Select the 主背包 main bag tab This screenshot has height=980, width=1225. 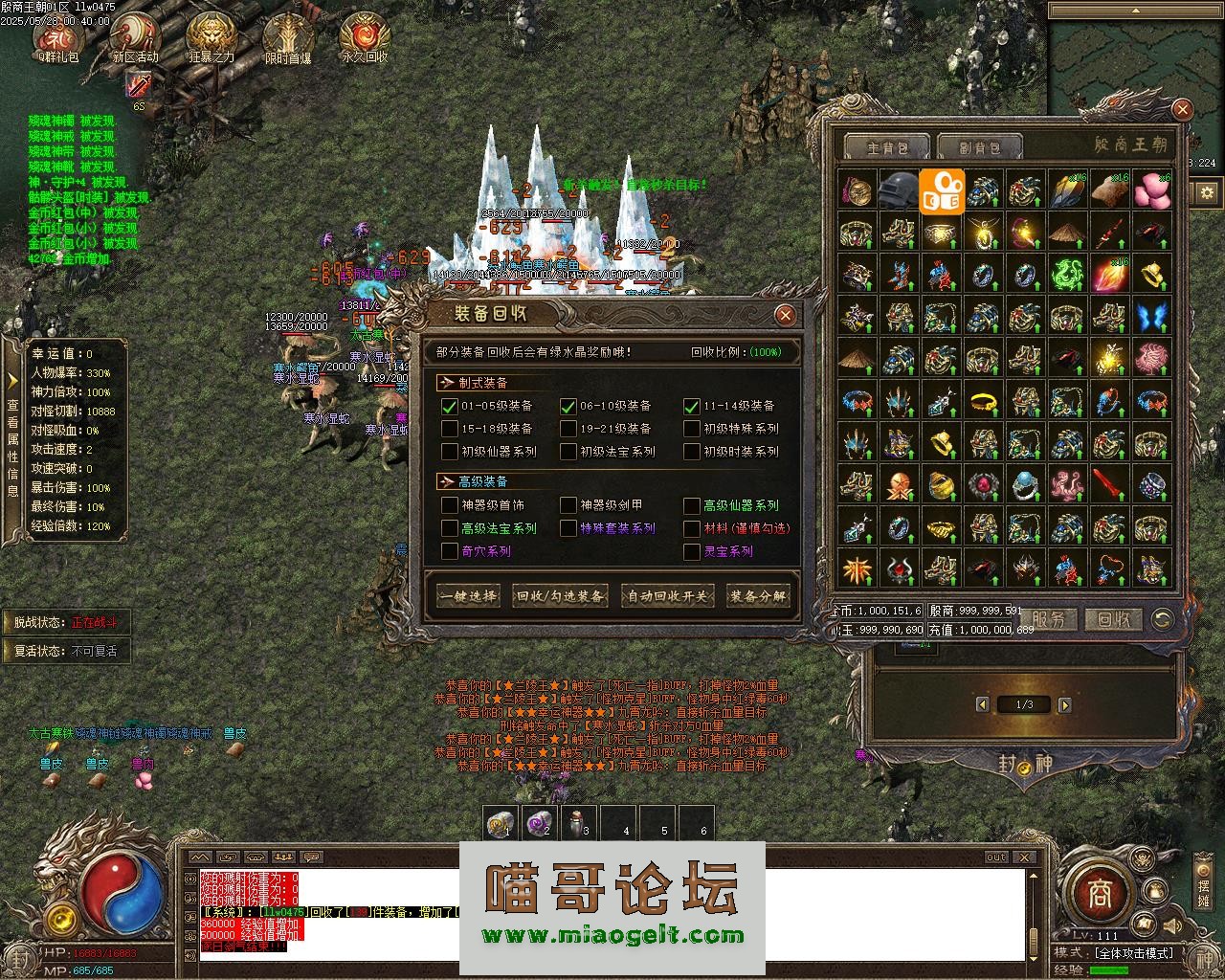(x=885, y=147)
